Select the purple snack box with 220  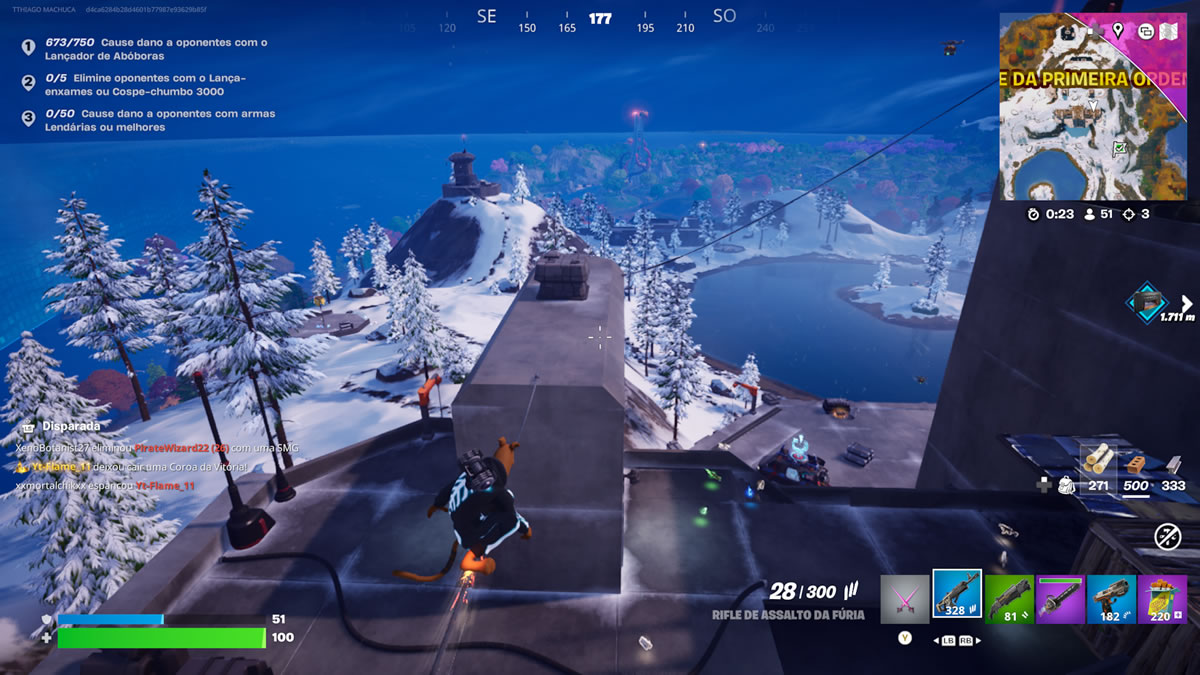point(1162,599)
